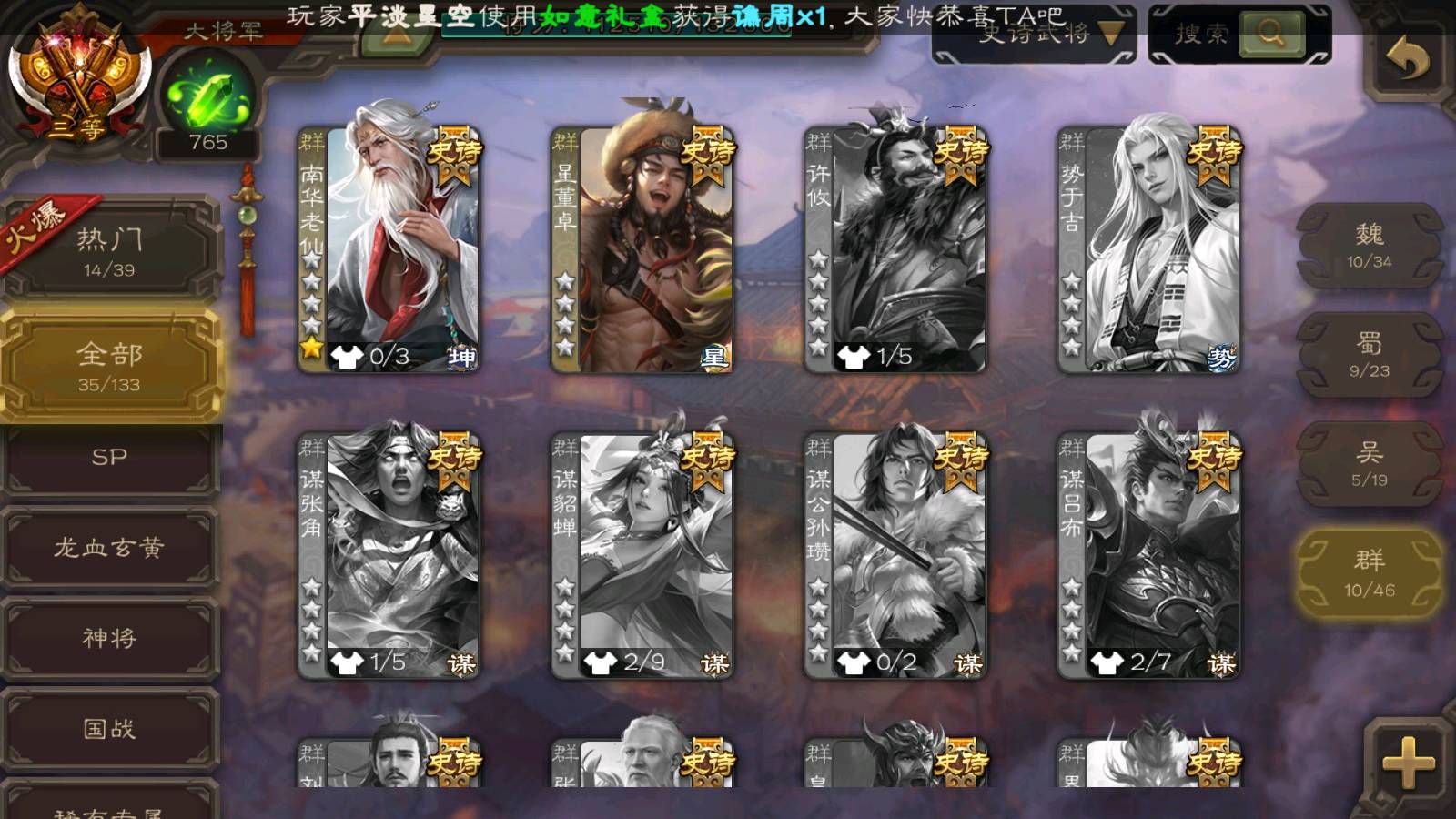Image resolution: width=1456 pixels, height=819 pixels.
Task: Open the 龙血玄黄 category
Action: tap(109, 547)
